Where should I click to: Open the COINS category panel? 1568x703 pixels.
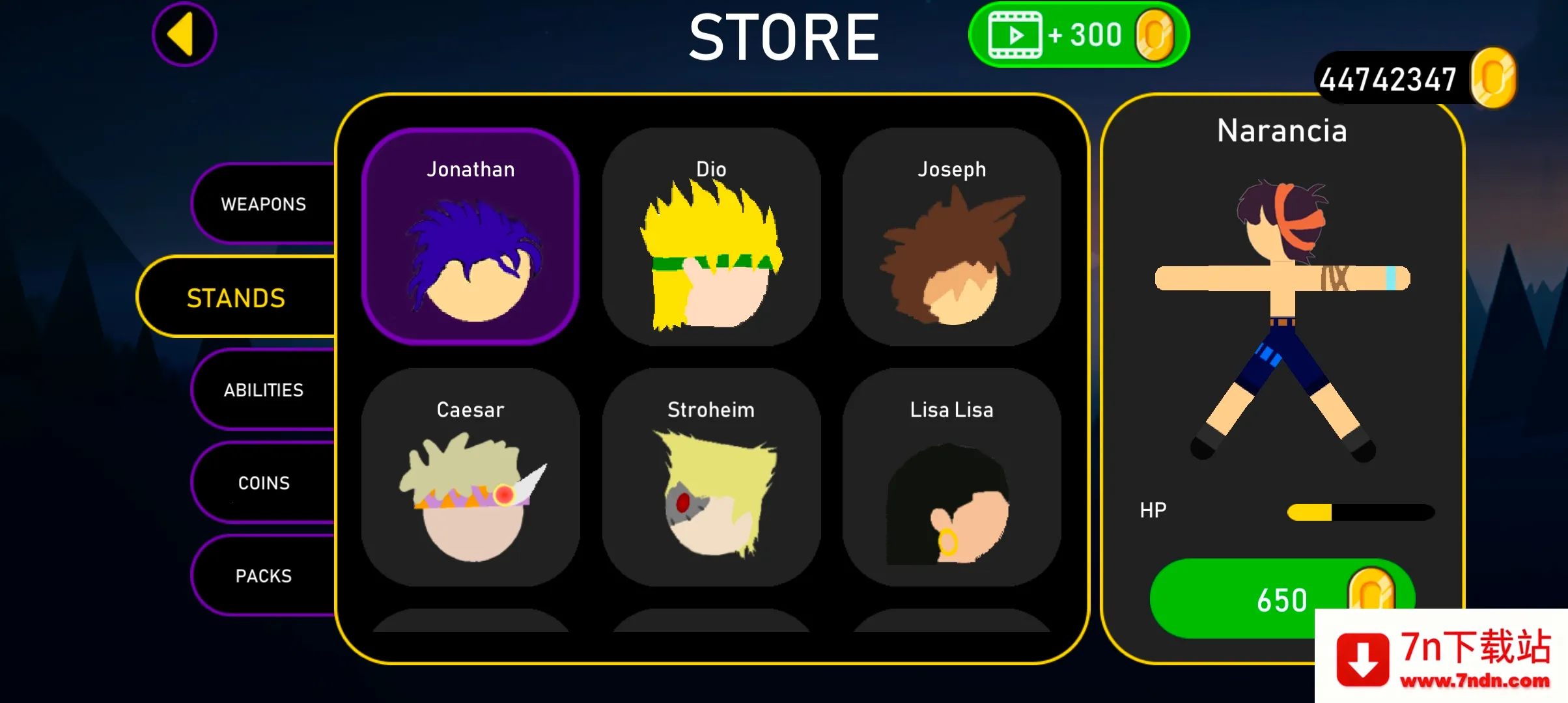[x=263, y=482]
